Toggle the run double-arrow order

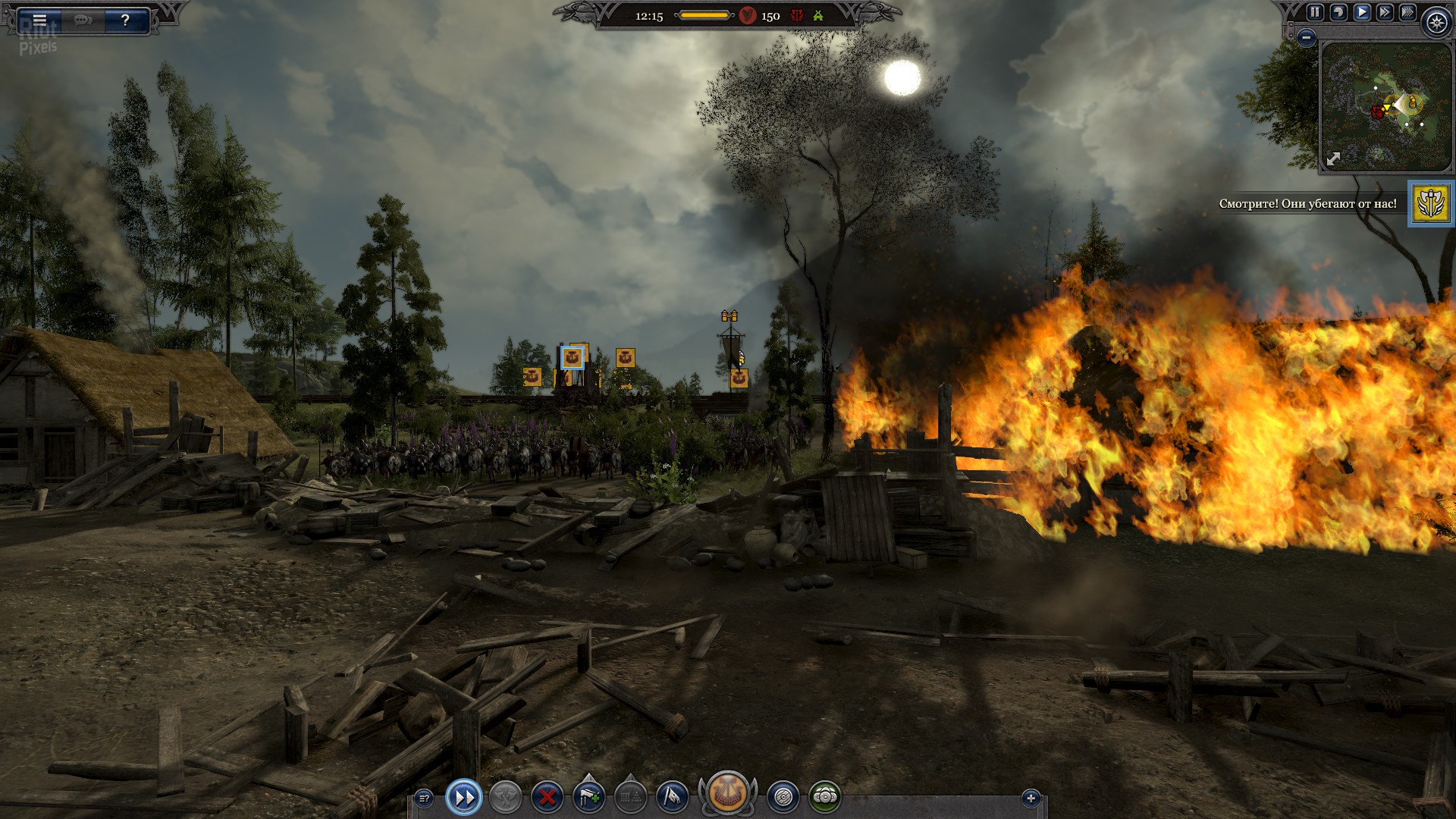(464, 797)
